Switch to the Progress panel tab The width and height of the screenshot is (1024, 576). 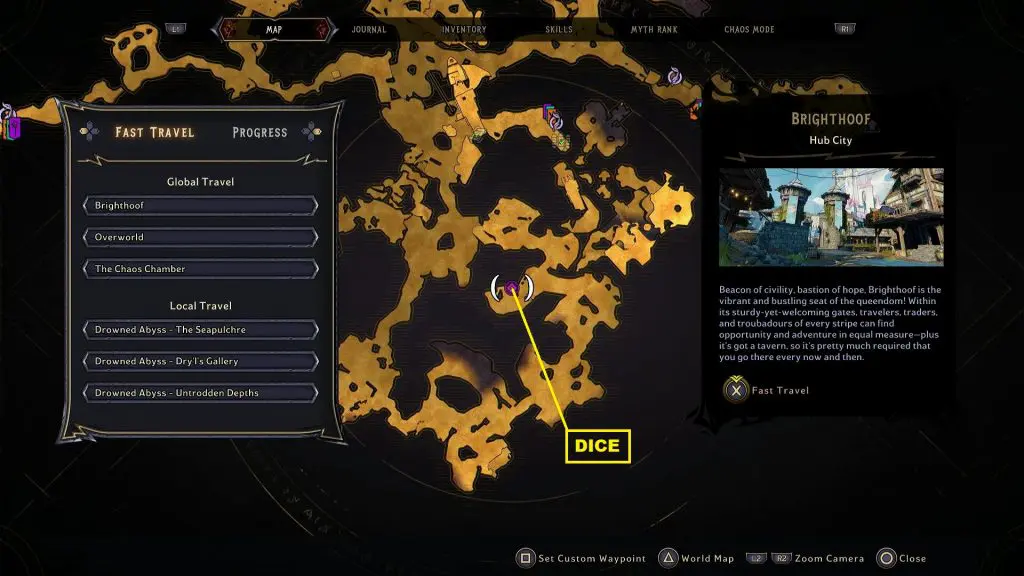point(259,132)
